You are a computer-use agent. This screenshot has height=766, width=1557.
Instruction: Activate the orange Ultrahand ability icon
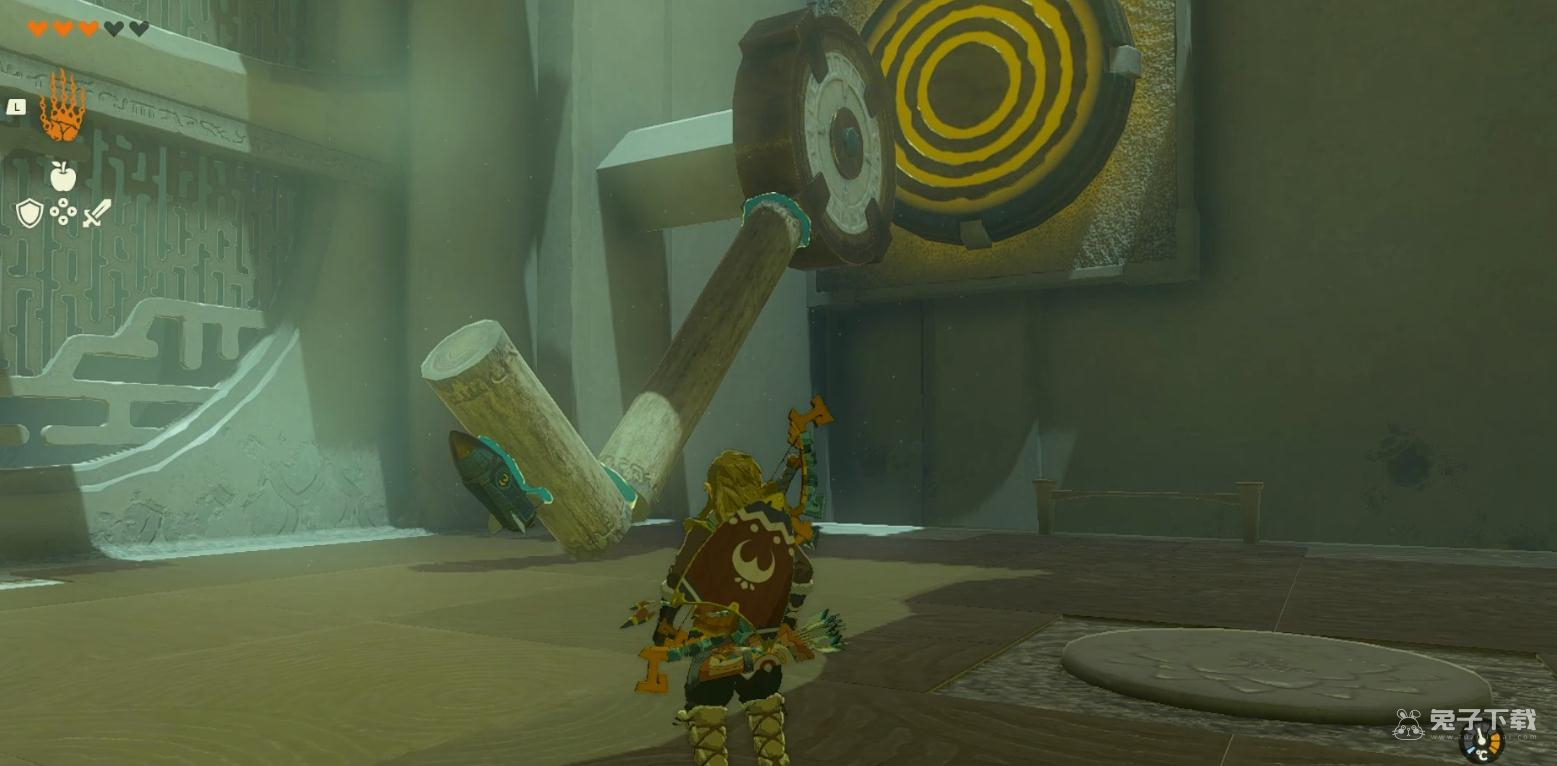(62, 107)
